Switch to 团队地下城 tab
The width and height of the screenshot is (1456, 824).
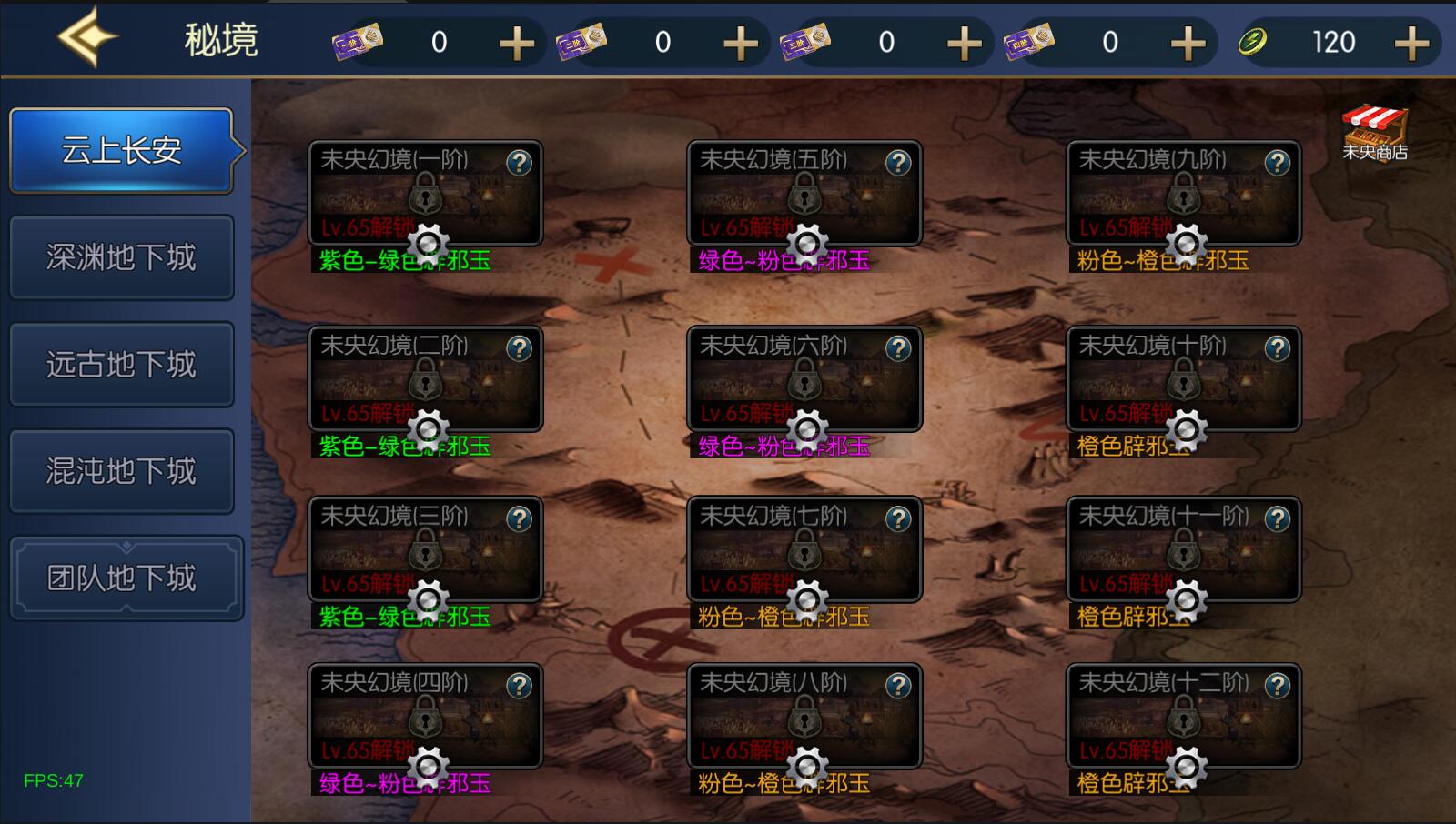pos(126,578)
